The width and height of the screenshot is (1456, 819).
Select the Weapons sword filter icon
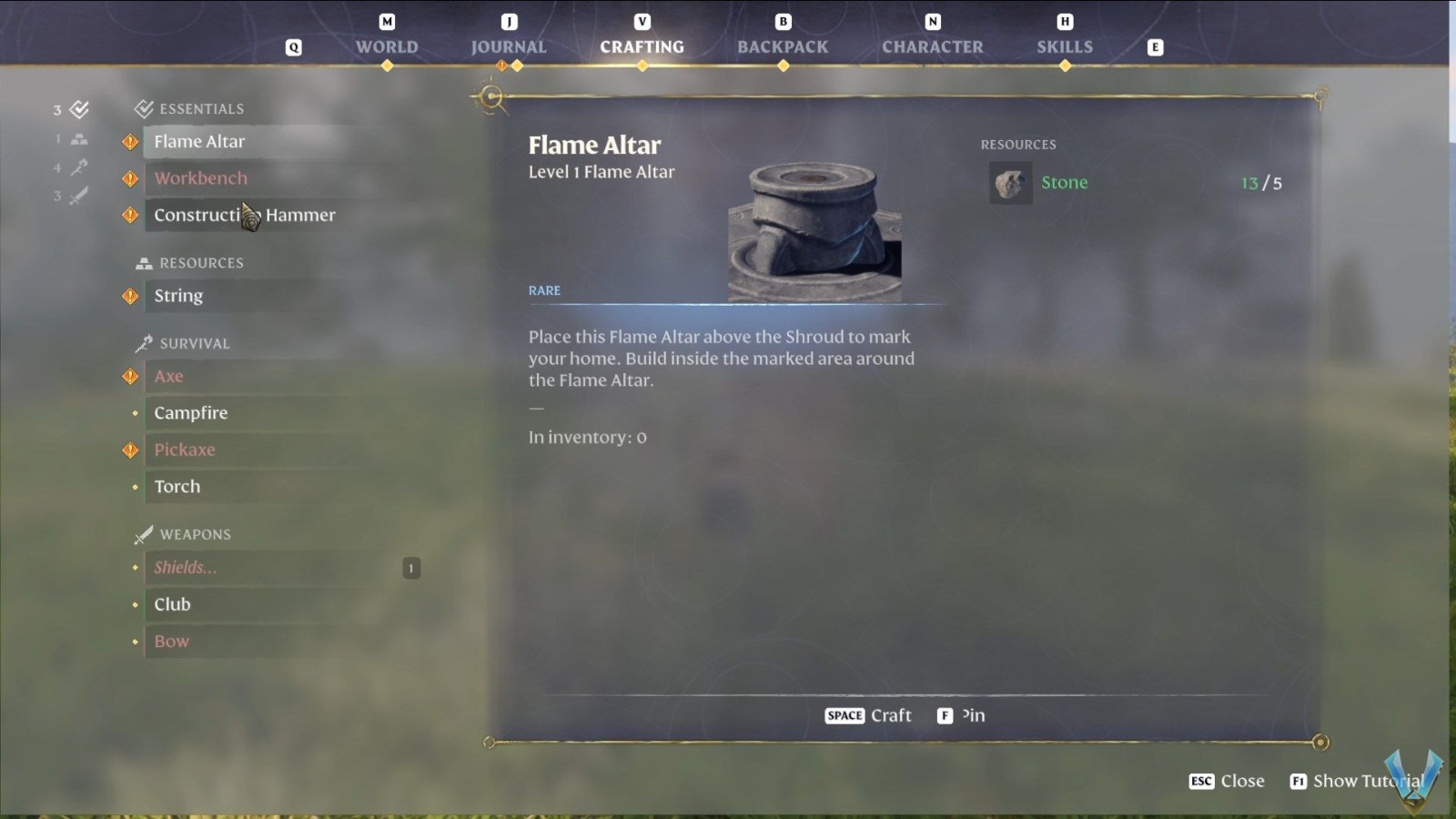[x=78, y=195]
